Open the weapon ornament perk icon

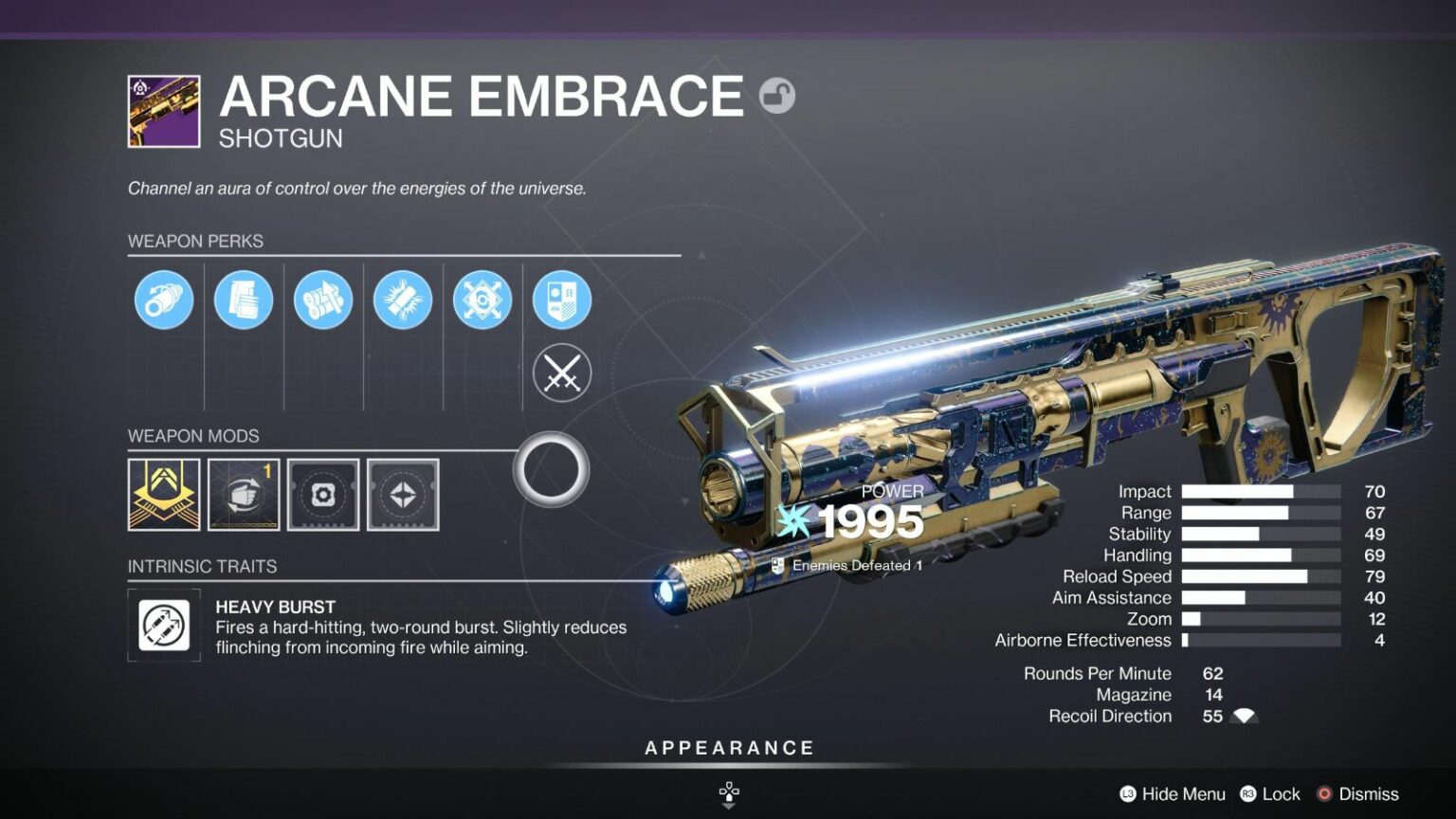(x=561, y=300)
